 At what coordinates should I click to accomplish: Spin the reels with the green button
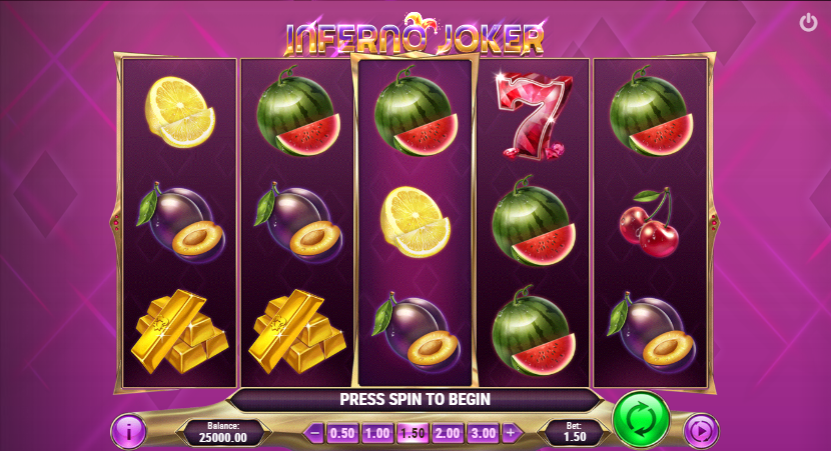click(641, 420)
